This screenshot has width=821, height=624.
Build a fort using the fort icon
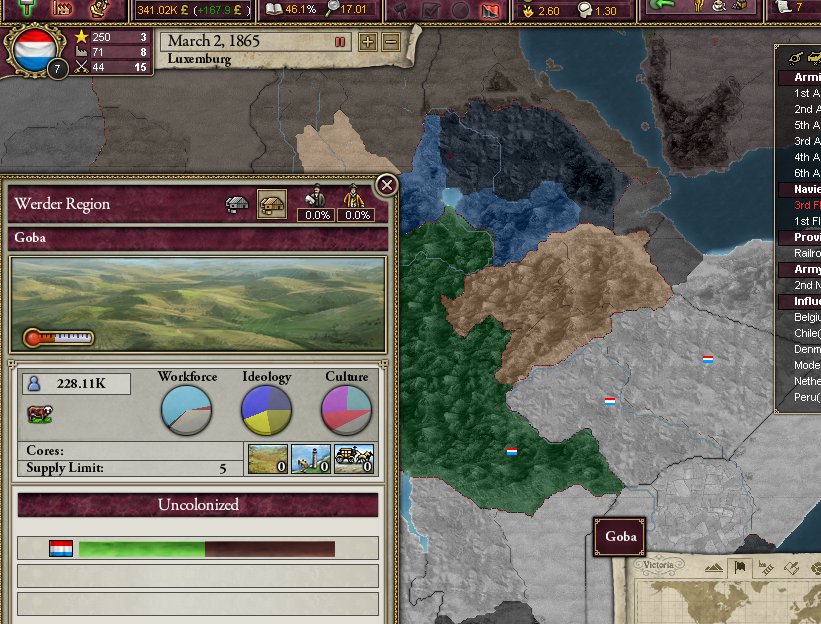point(267,459)
